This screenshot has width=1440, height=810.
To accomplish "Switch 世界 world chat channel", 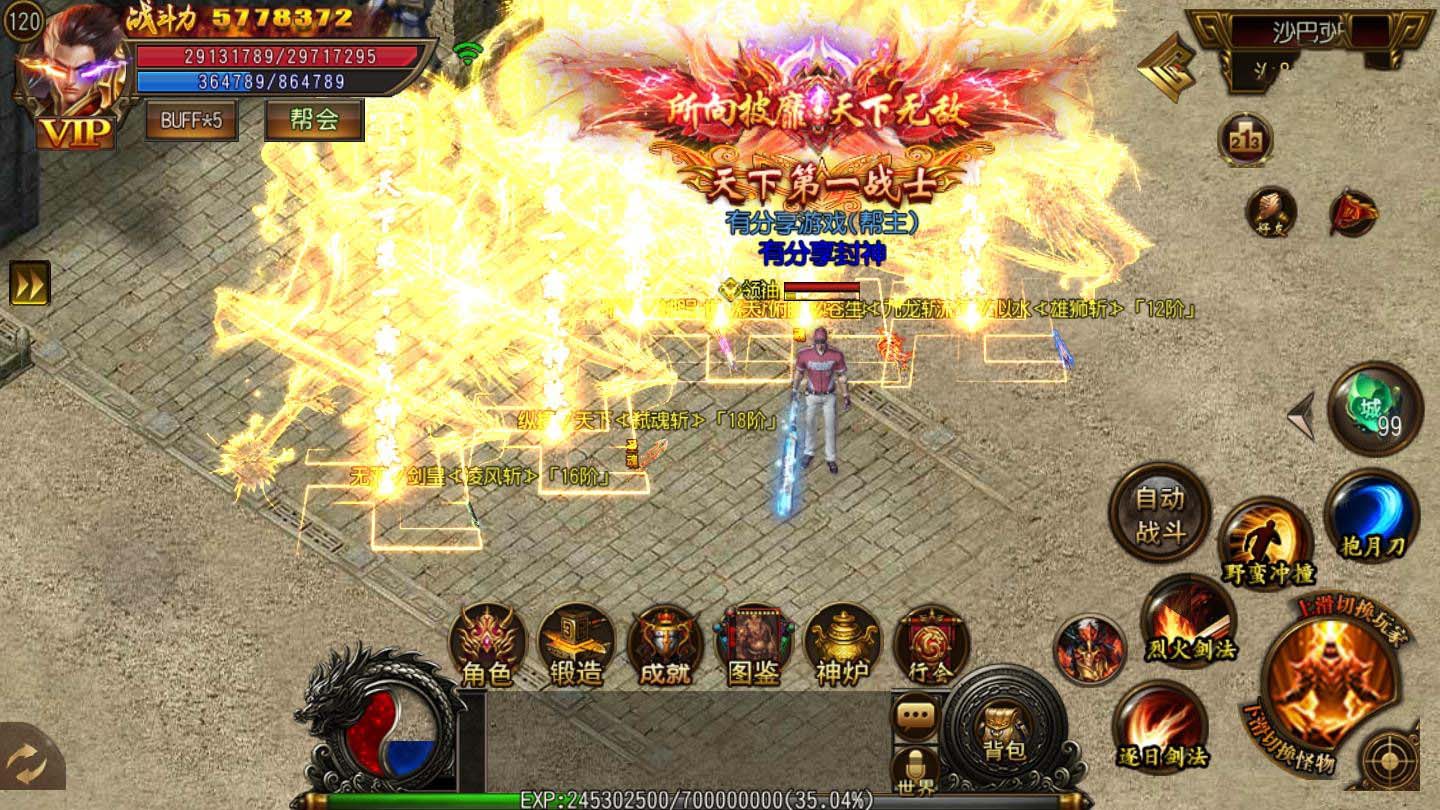I will pyautogui.click(x=917, y=783).
